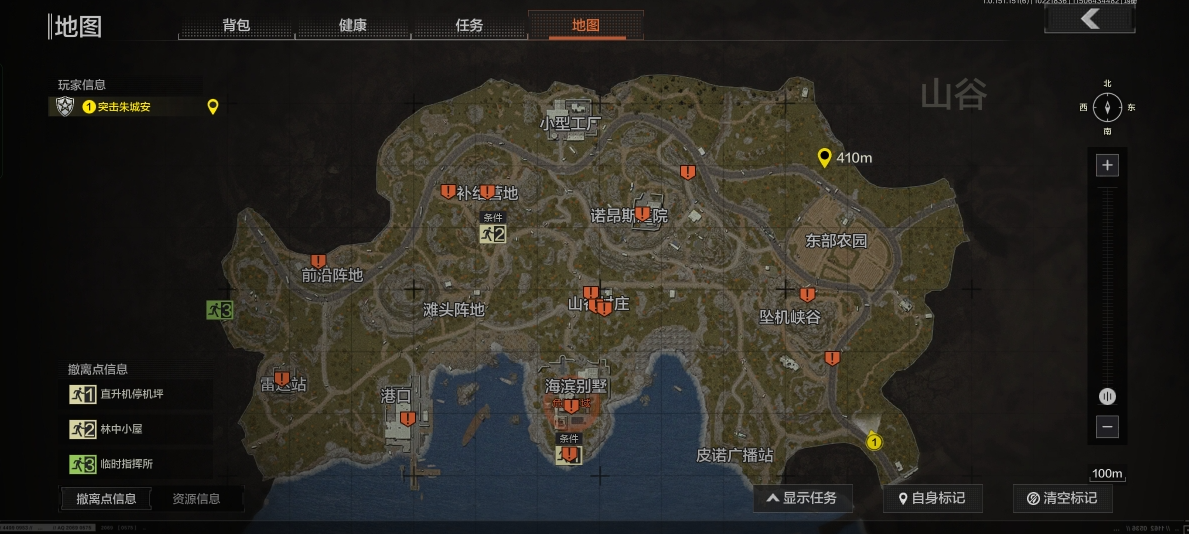Click the map zoom slider handle
The height and width of the screenshot is (534, 1189).
pos(1107,396)
